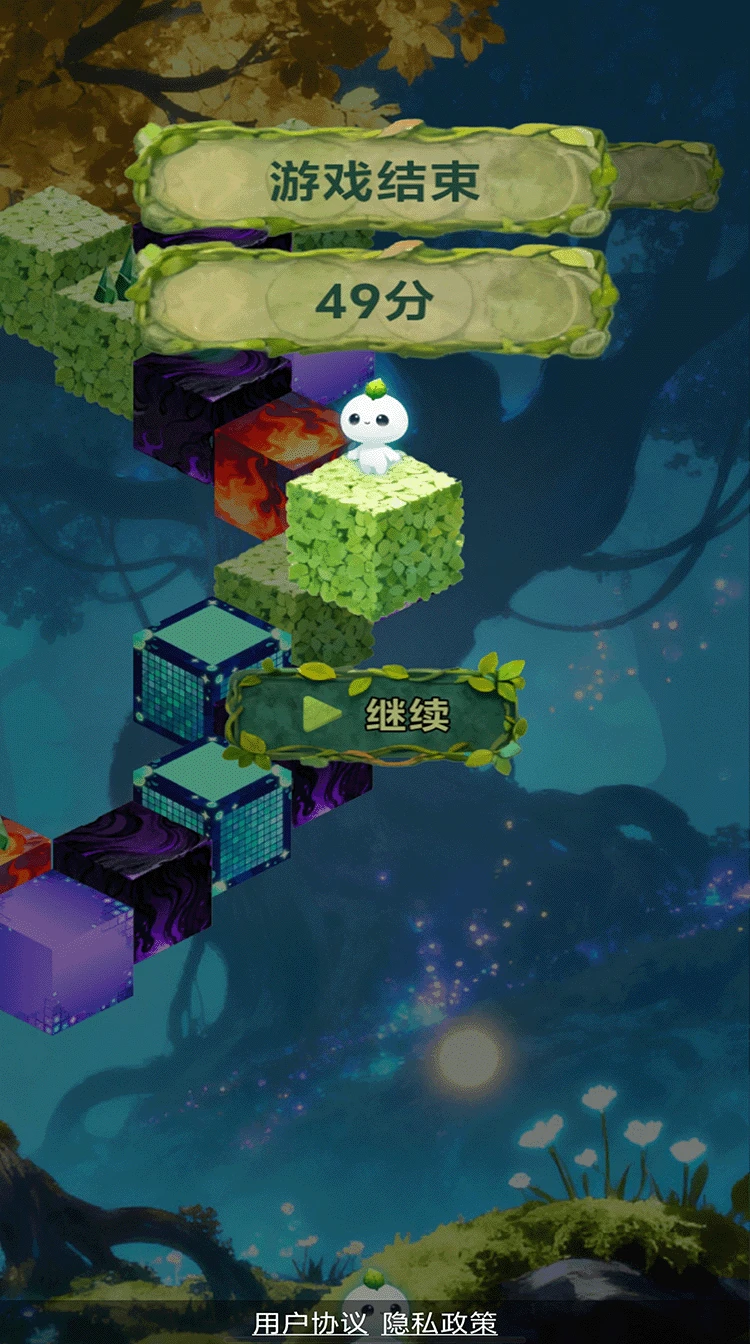This screenshot has width=750, height=1344.
Task: Open the 隐私政策 privacy policy link
Action: pos(439,1323)
